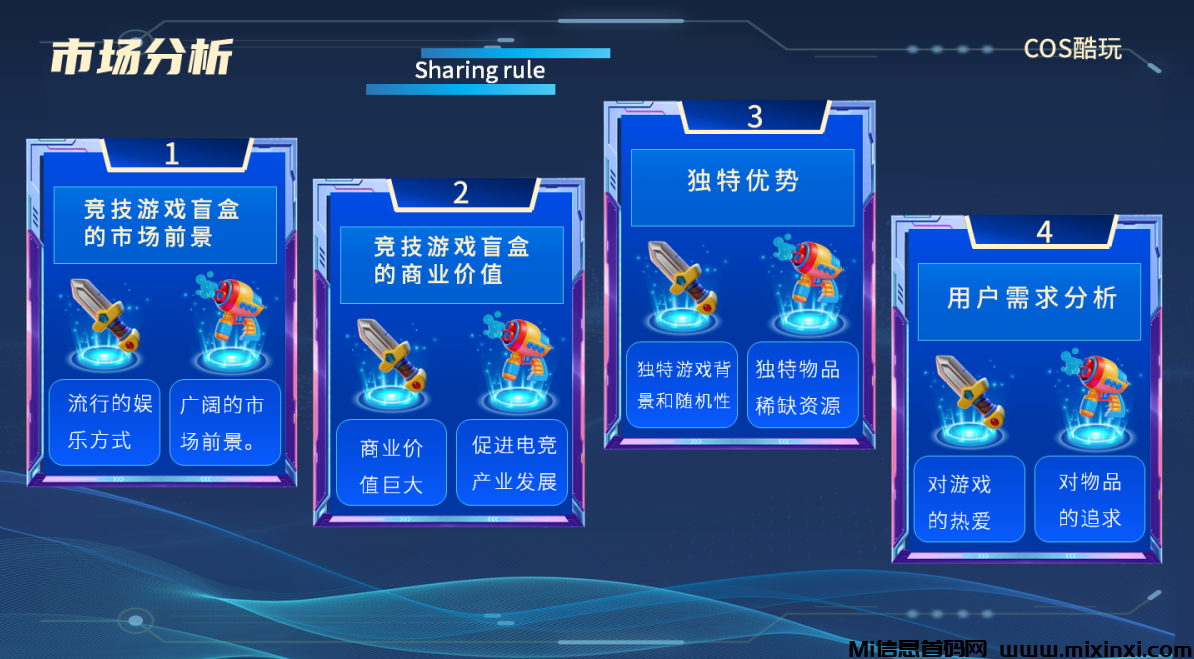
Task: Click the 广阔的市场前景 box
Action: tap(225, 422)
